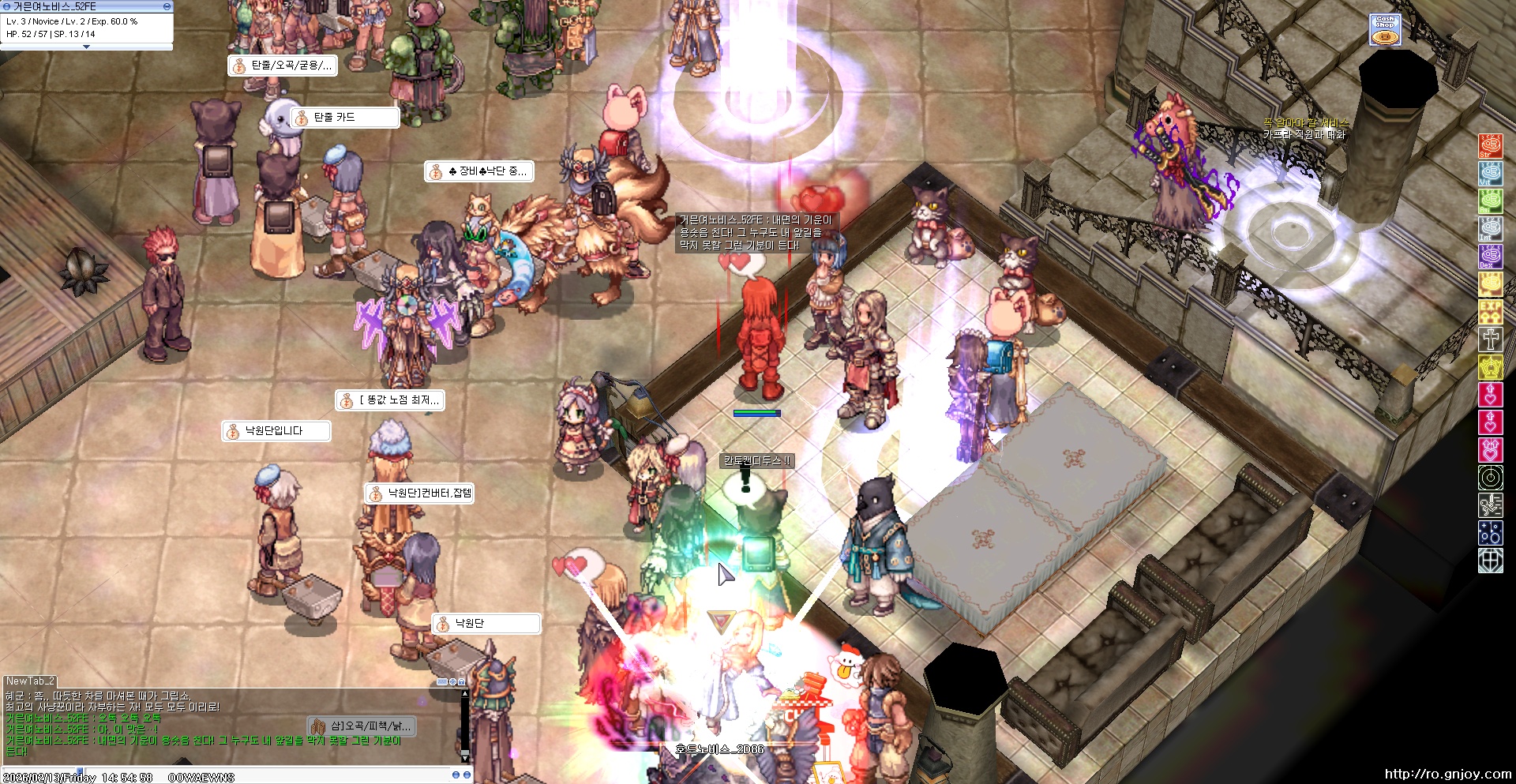
Task: Expand the basic info window with the down arrow
Action: click(x=86, y=47)
